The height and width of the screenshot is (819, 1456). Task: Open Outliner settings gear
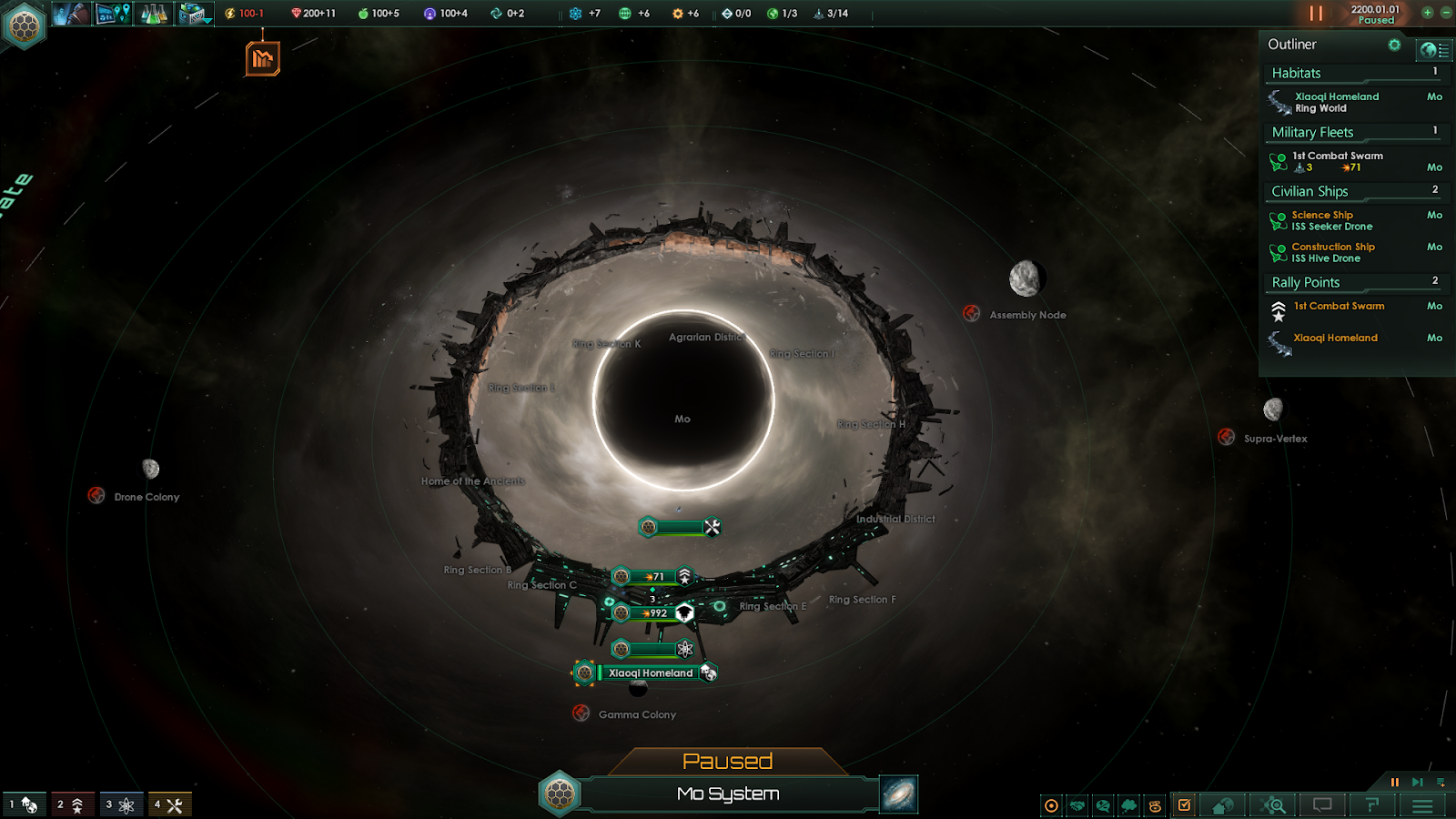tap(1394, 45)
